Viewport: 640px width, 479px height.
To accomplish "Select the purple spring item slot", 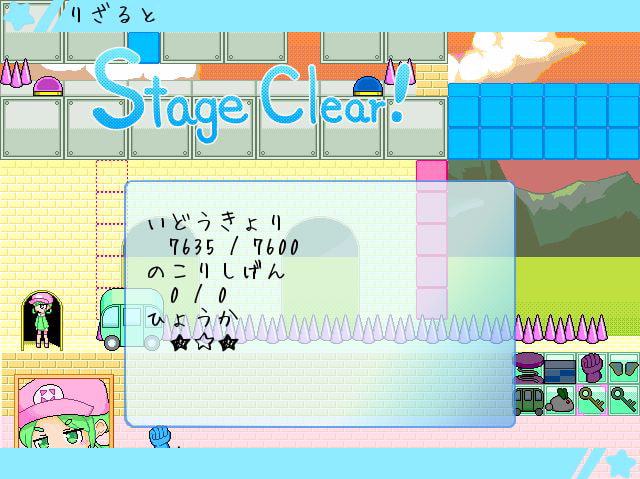I will click(x=530, y=367).
